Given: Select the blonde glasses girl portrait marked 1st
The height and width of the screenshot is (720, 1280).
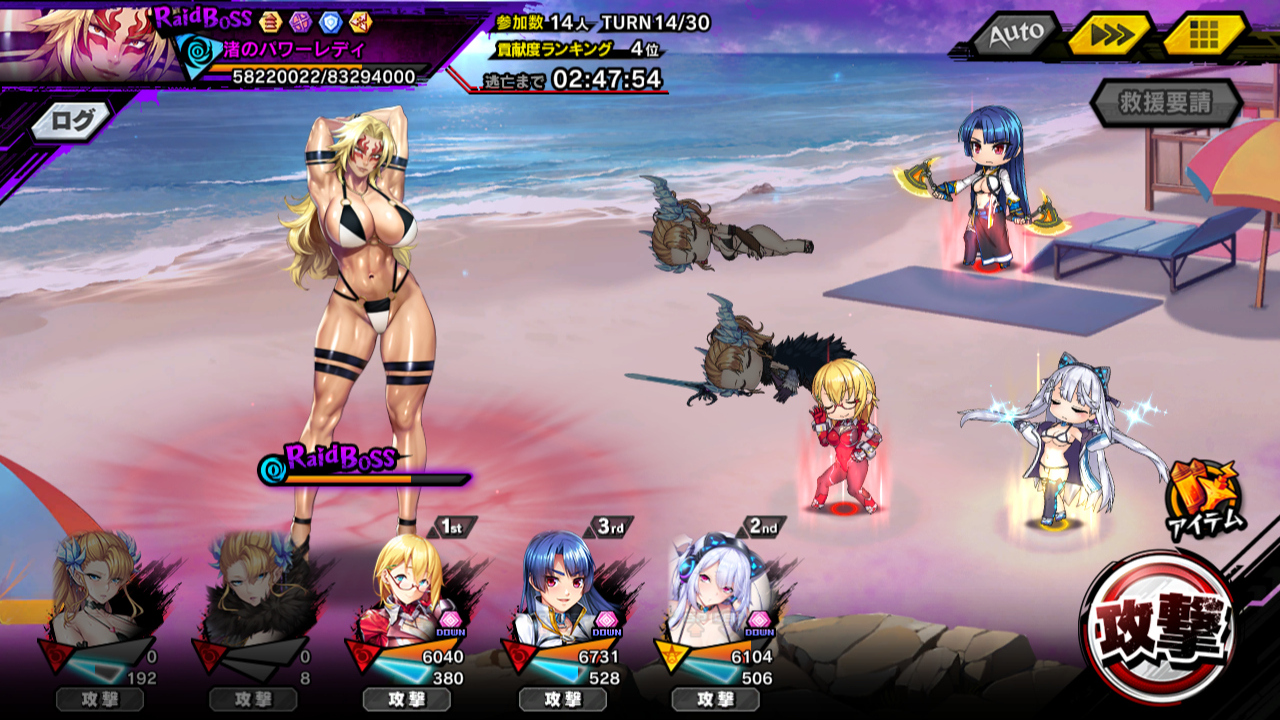Looking at the screenshot, I should click(408, 592).
